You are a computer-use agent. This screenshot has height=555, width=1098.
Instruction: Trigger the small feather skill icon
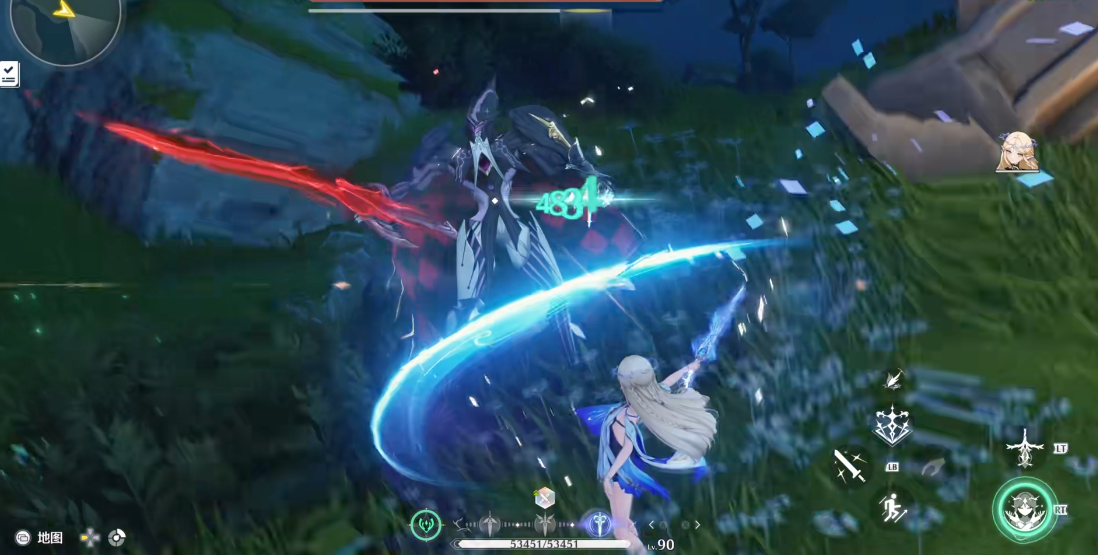click(x=895, y=379)
